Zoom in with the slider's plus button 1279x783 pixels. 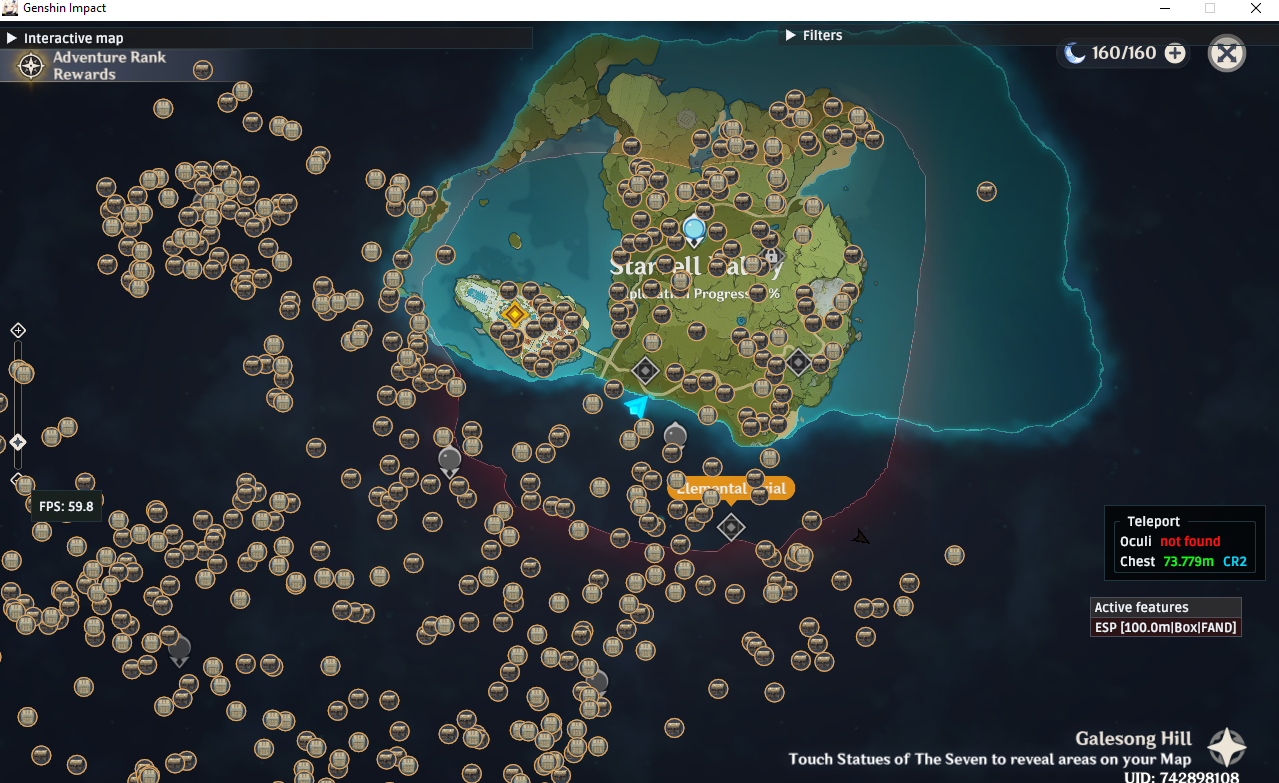point(17,330)
